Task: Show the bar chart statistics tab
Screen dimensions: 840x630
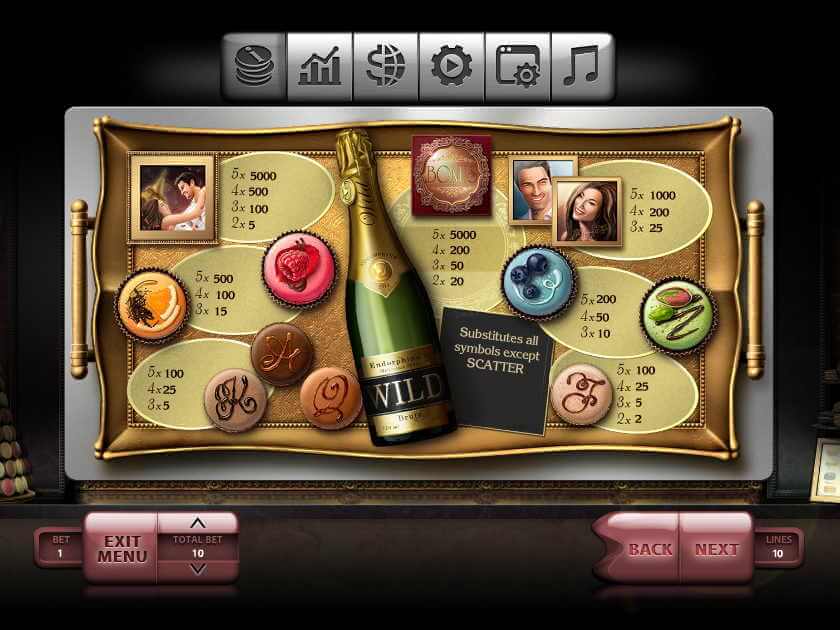Action: pyautogui.click(x=320, y=67)
